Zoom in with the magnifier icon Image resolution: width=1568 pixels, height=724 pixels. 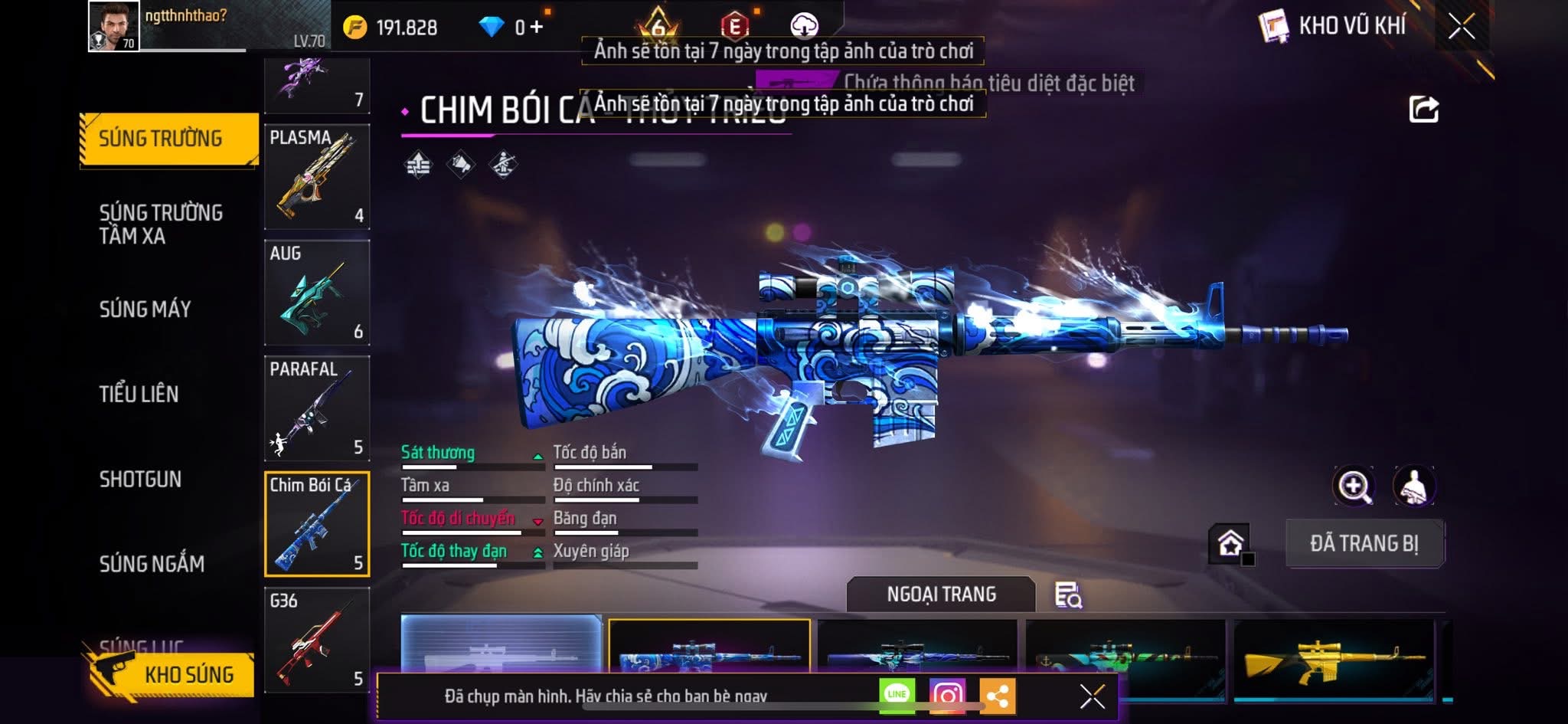pyautogui.click(x=1354, y=486)
